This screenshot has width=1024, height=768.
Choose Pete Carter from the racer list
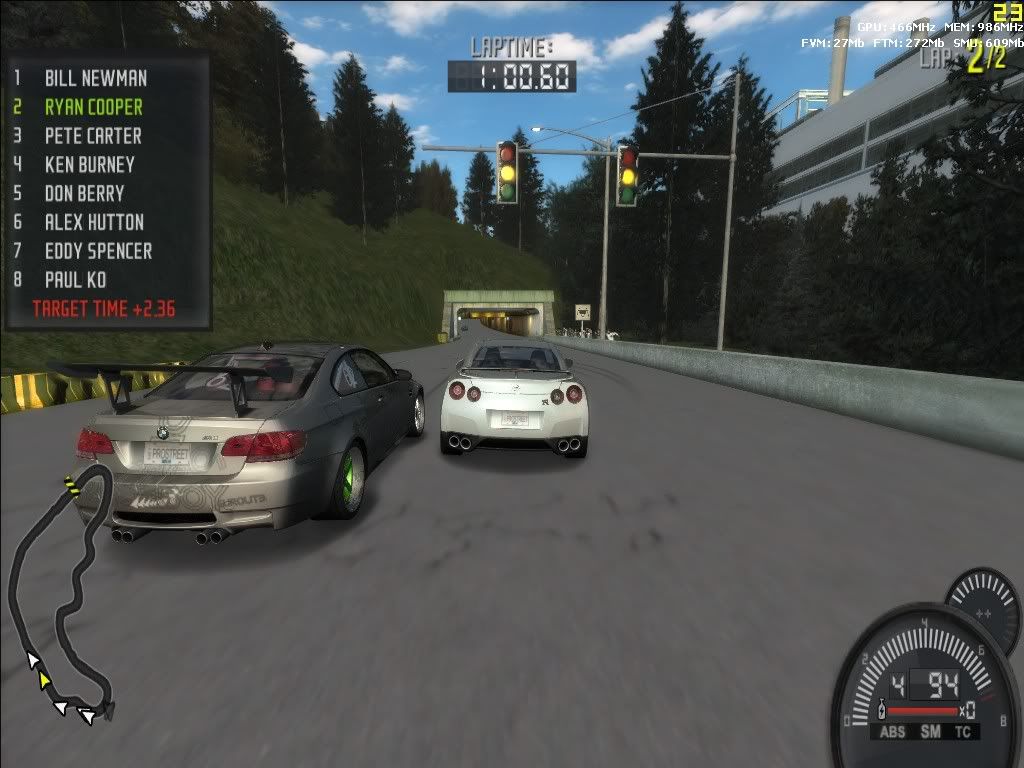[x=93, y=136]
